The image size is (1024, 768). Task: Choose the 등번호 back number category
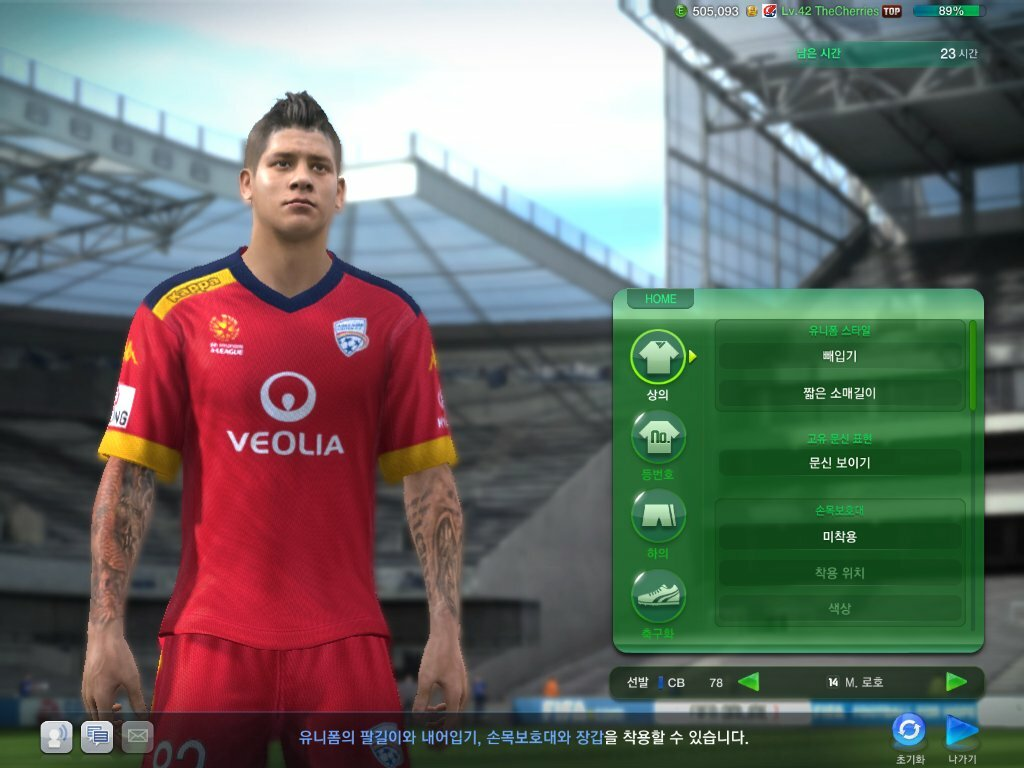point(658,437)
